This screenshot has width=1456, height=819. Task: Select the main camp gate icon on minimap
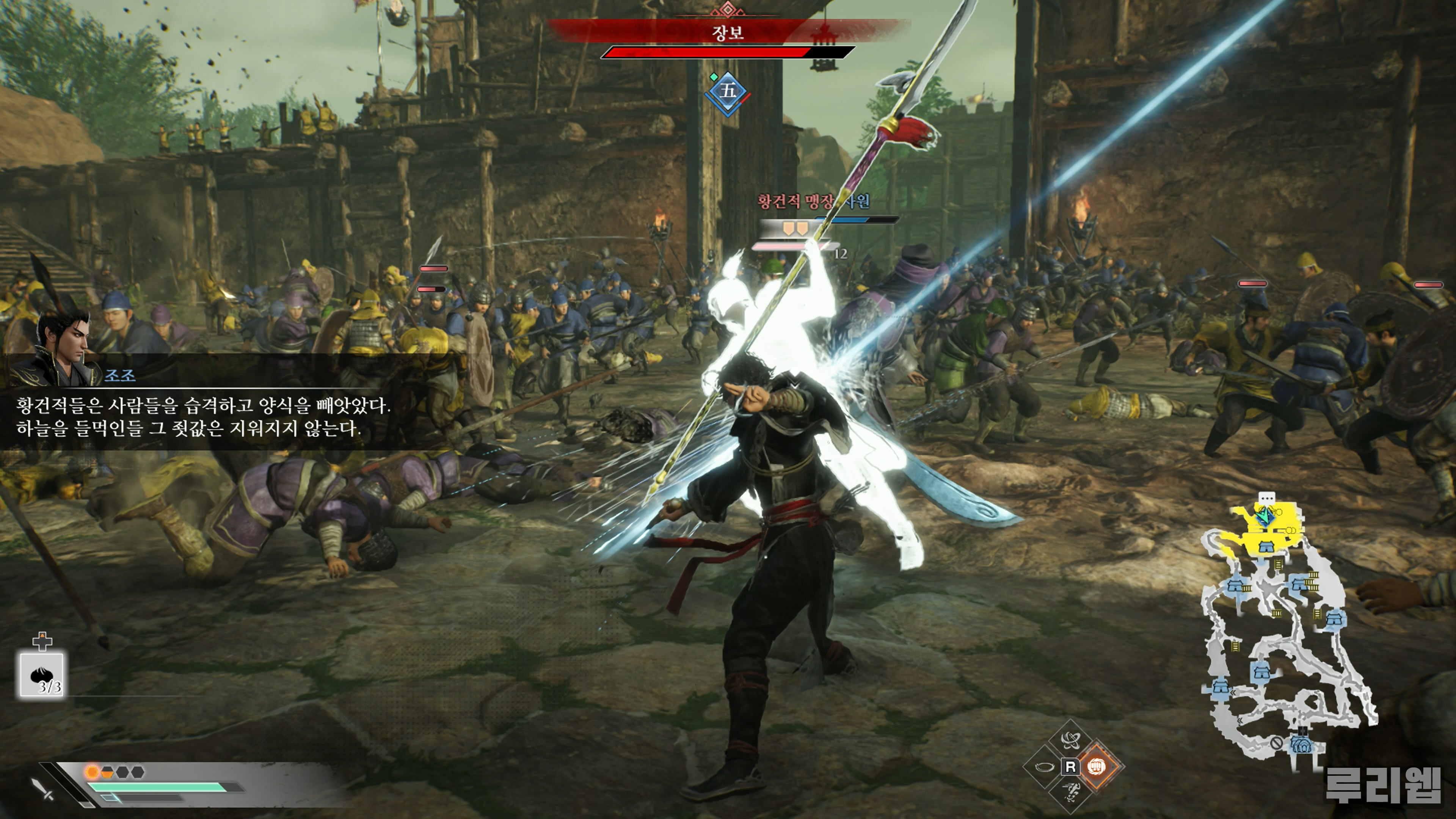point(1302,745)
